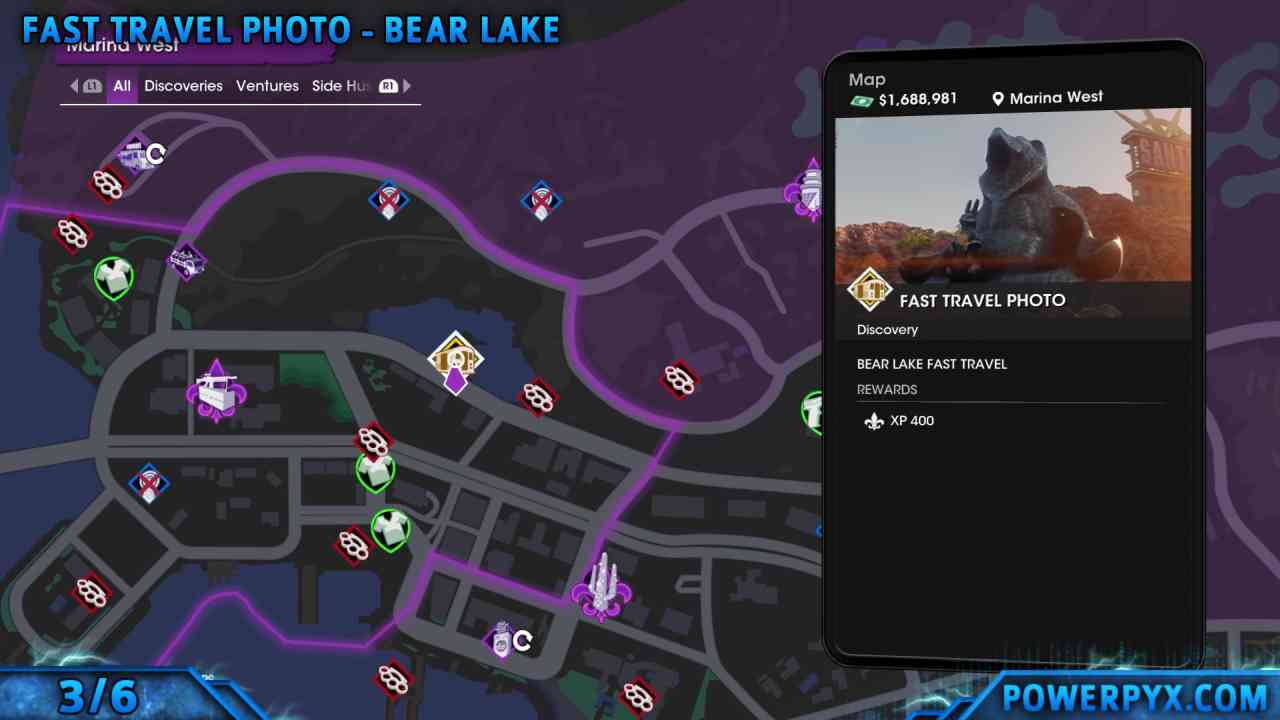The image size is (1280, 720).
Task: Choose the skyscraper fleur-de-lis map marker
Action: point(601,587)
